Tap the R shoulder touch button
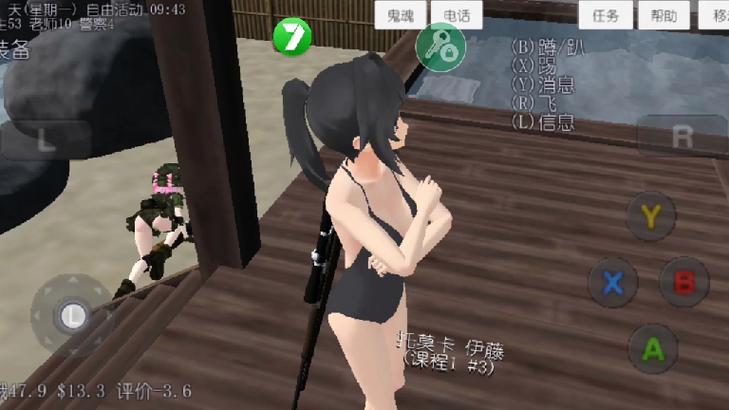This screenshot has height=410, width=729. 683,136
